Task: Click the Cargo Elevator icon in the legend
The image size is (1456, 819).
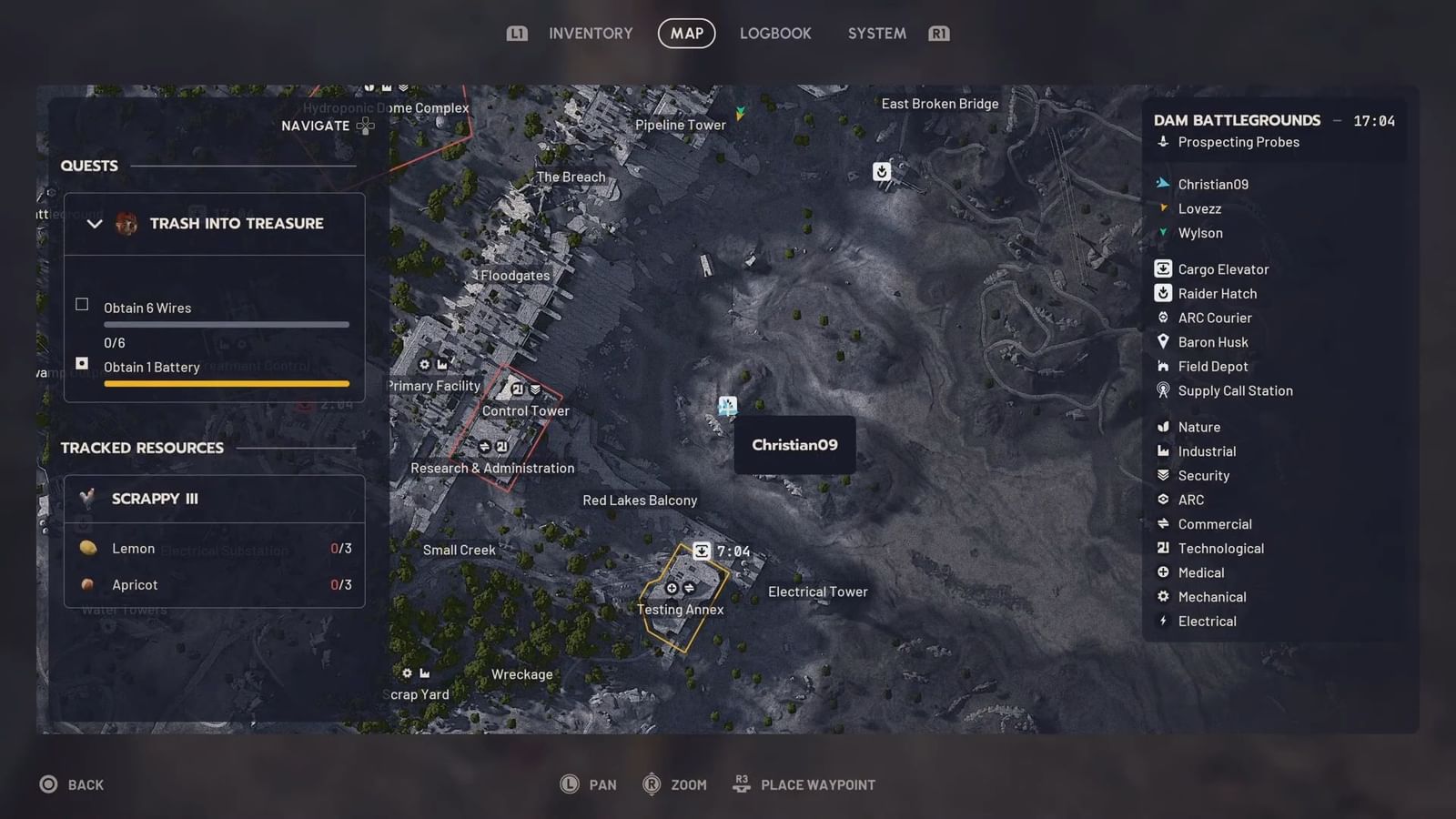Action: coord(1163,268)
